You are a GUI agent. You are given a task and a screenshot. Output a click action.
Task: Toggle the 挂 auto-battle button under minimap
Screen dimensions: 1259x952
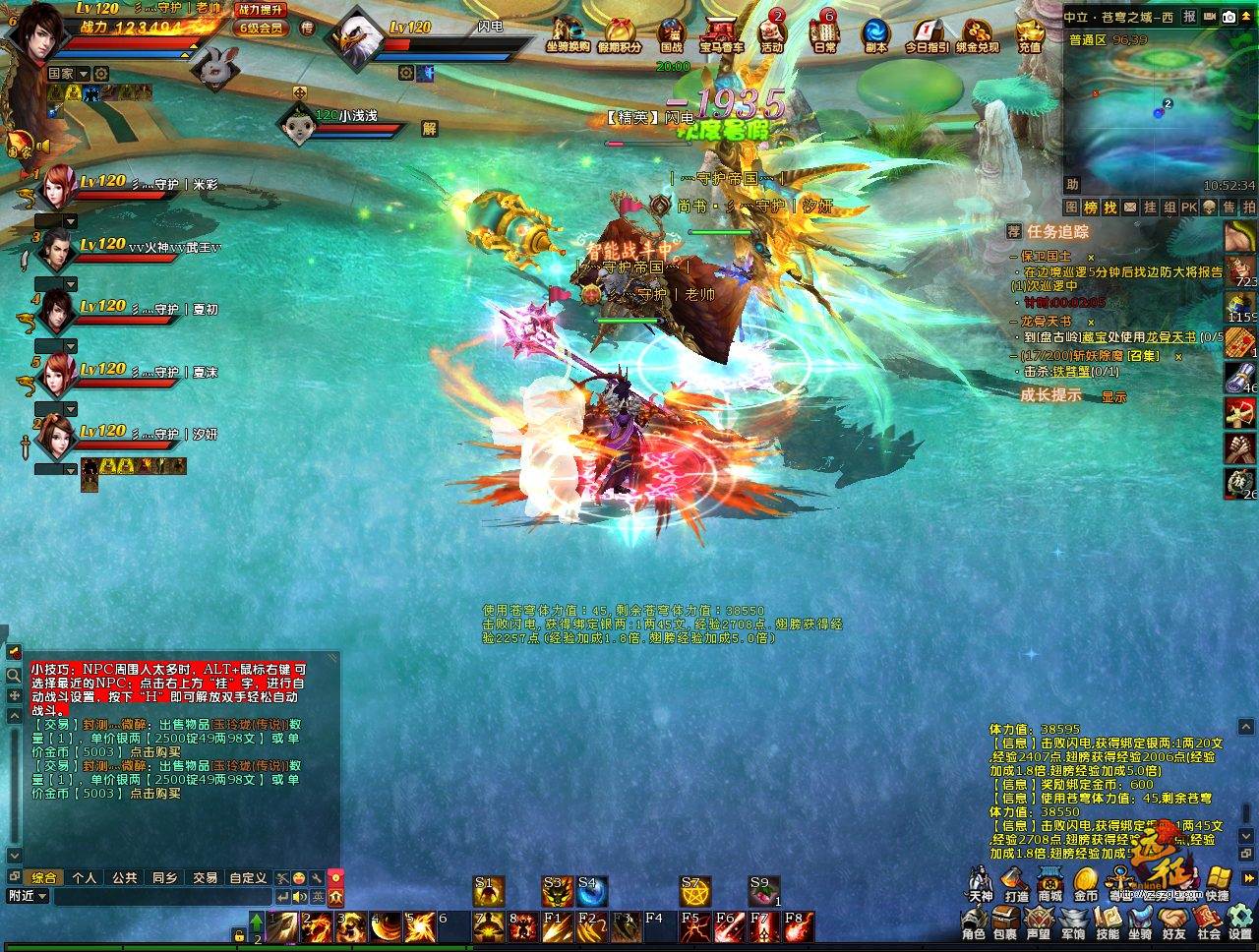click(1149, 208)
